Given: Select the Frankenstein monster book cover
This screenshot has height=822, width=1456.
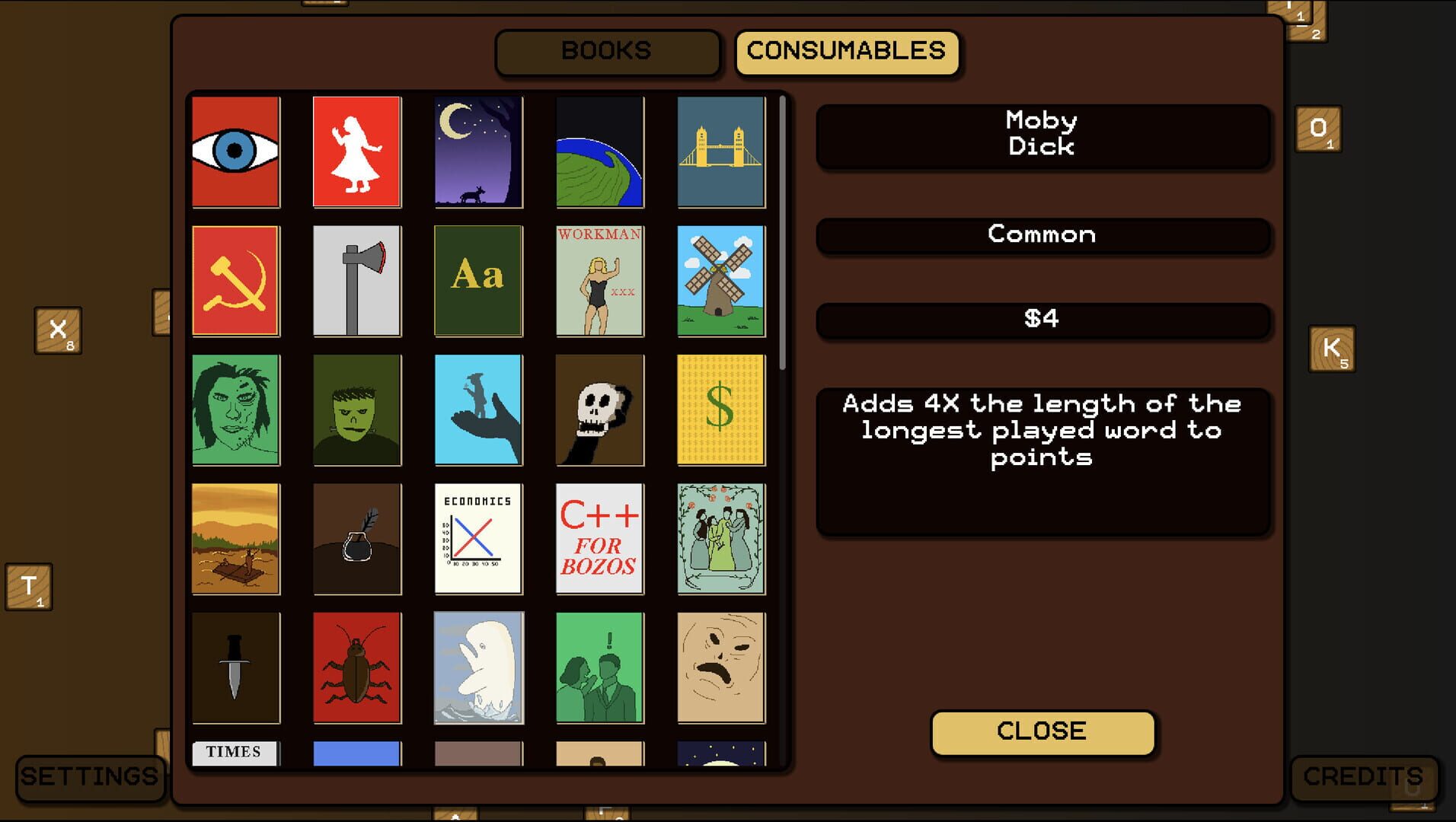Looking at the screenshot, I should point(357,409).
